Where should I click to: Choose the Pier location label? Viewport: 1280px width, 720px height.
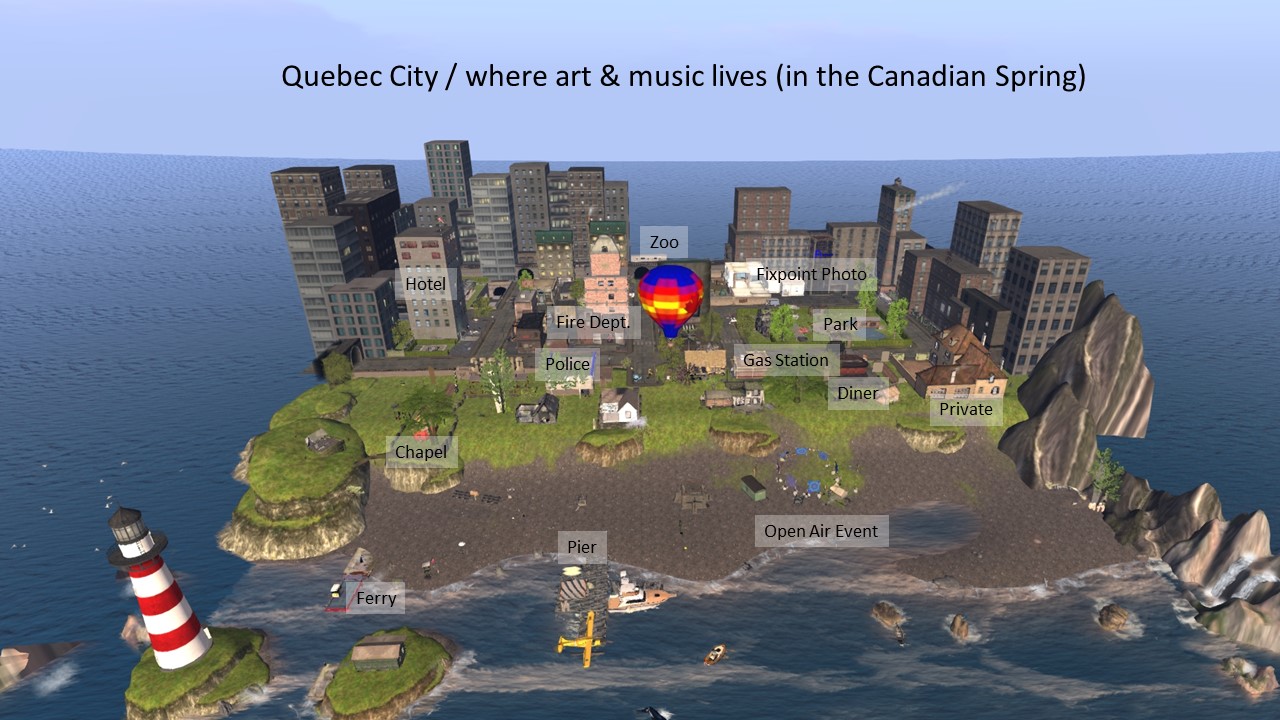coord(581,547)
